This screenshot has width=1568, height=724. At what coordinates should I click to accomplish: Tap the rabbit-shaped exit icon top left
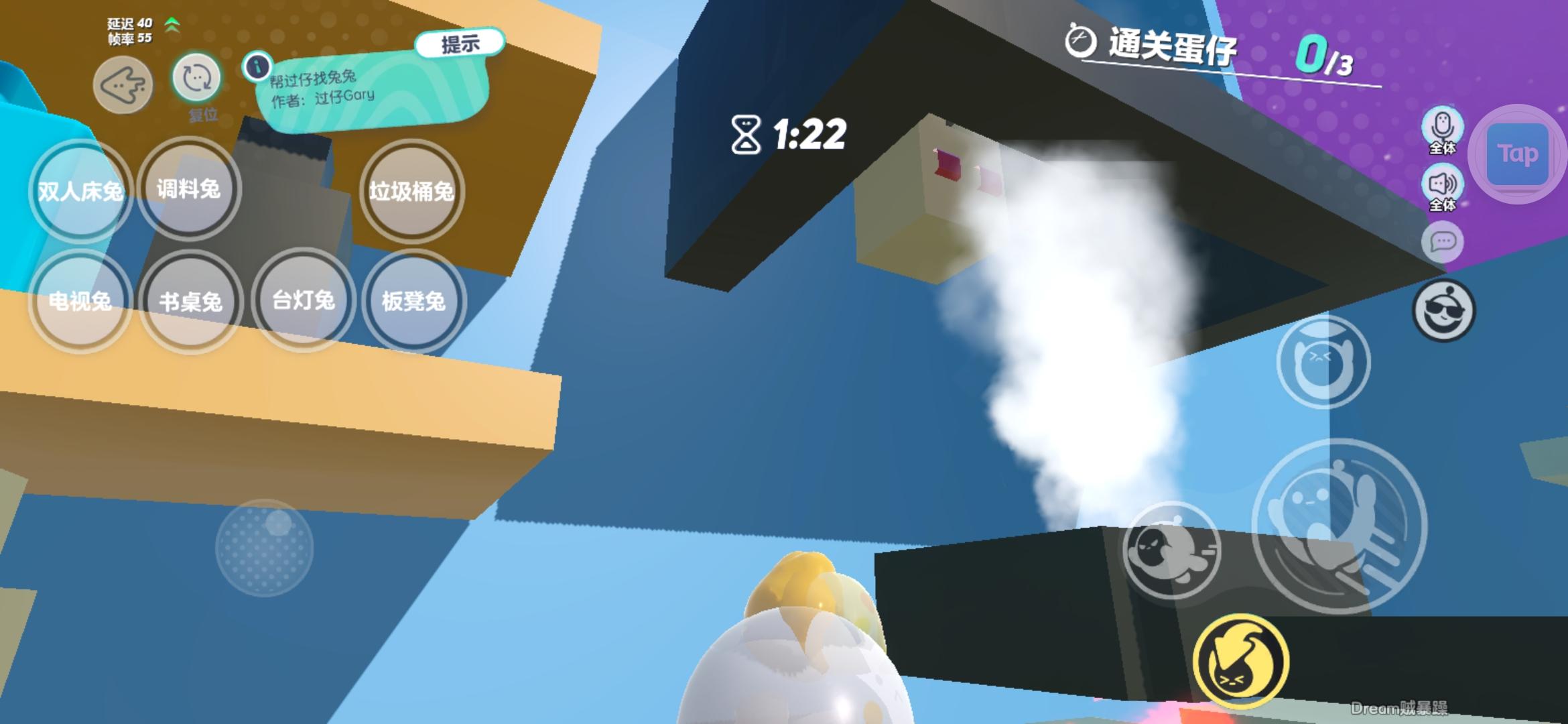[121, 84]
